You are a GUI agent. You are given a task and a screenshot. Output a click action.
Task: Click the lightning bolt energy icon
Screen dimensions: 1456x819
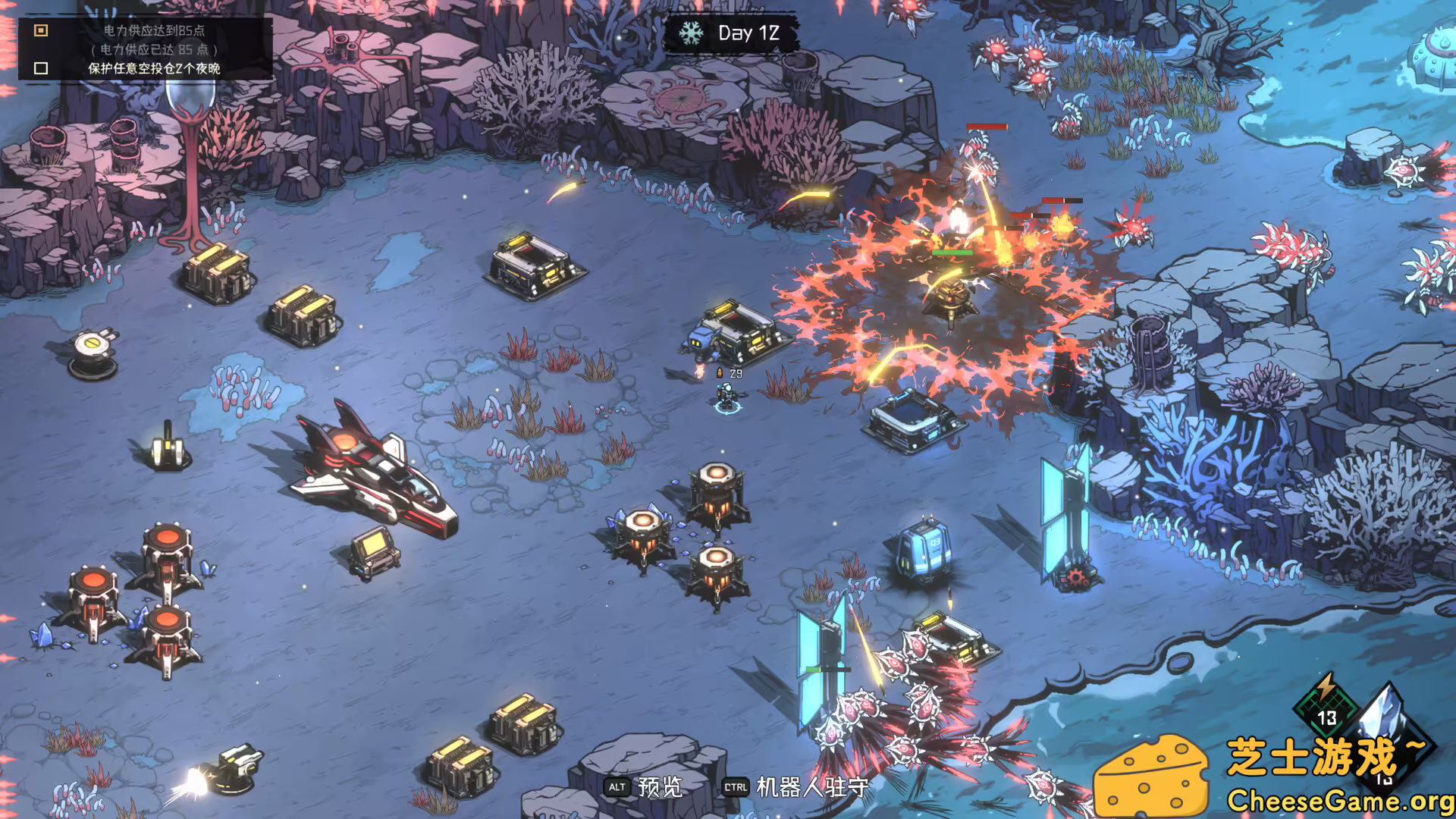(x=1326, y=689)
